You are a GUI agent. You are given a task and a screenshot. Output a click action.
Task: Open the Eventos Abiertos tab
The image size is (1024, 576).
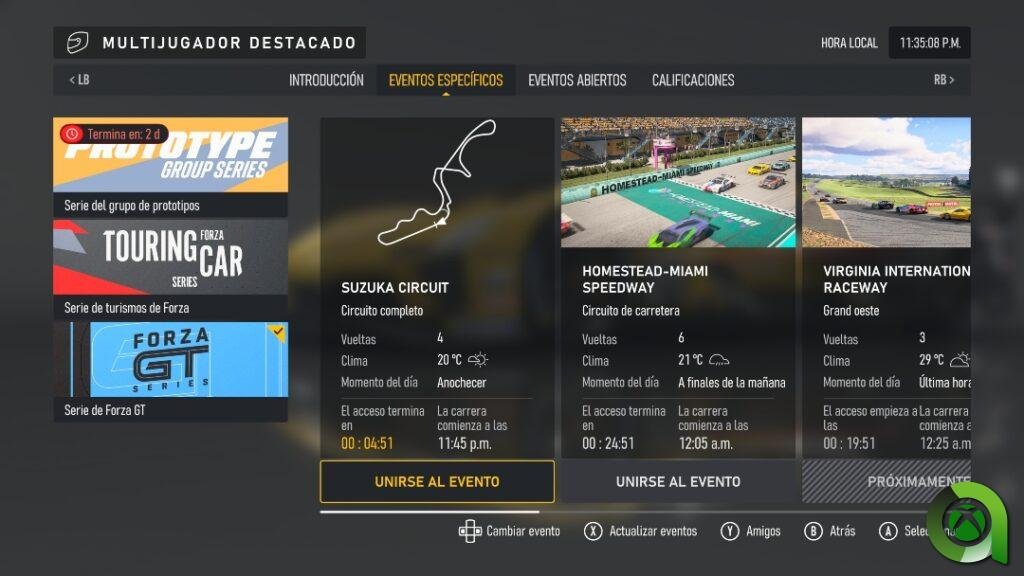(x=577, y=80)
